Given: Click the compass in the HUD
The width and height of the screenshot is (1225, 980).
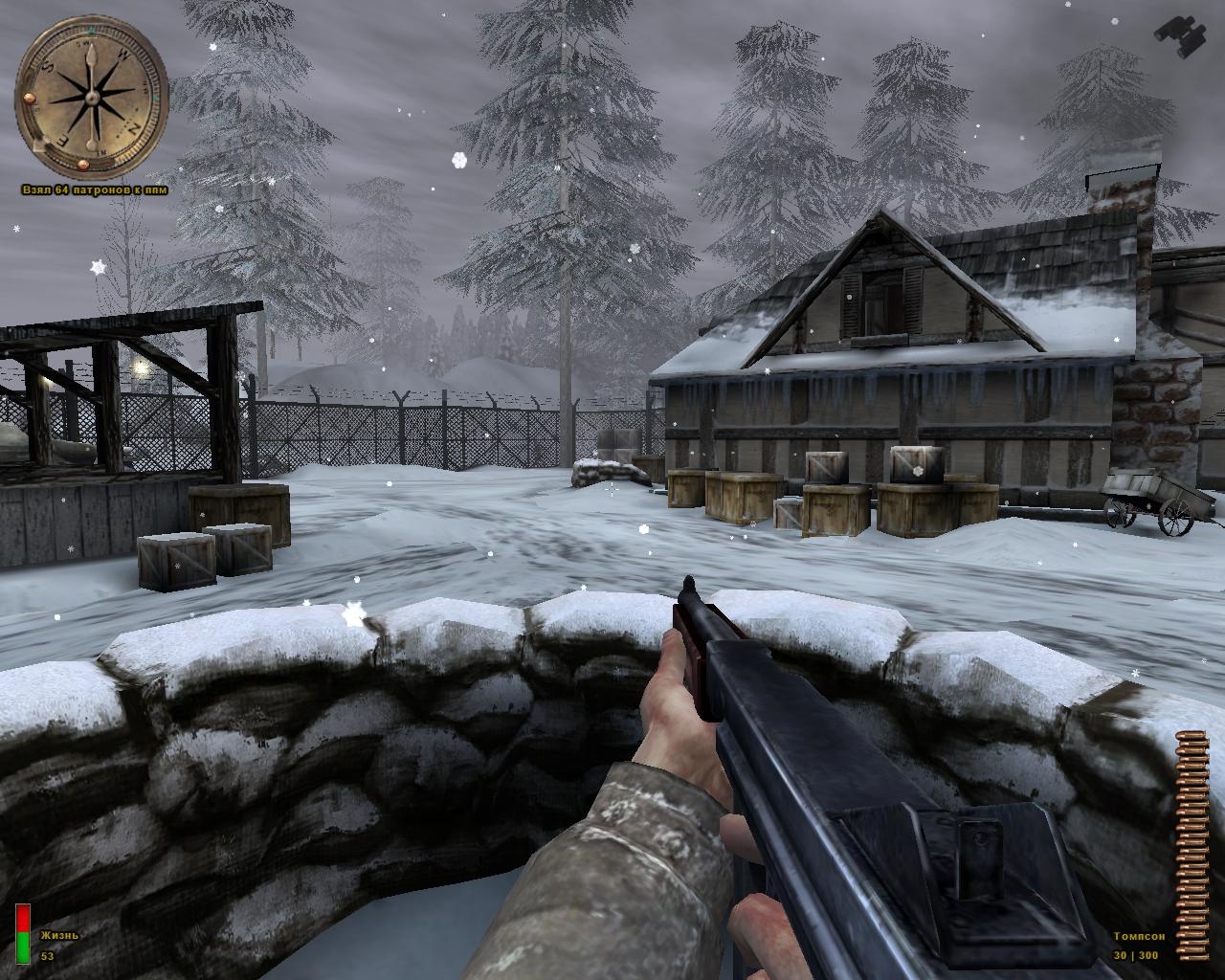Looking at the screenshot, I should click(x=93, y=95).
